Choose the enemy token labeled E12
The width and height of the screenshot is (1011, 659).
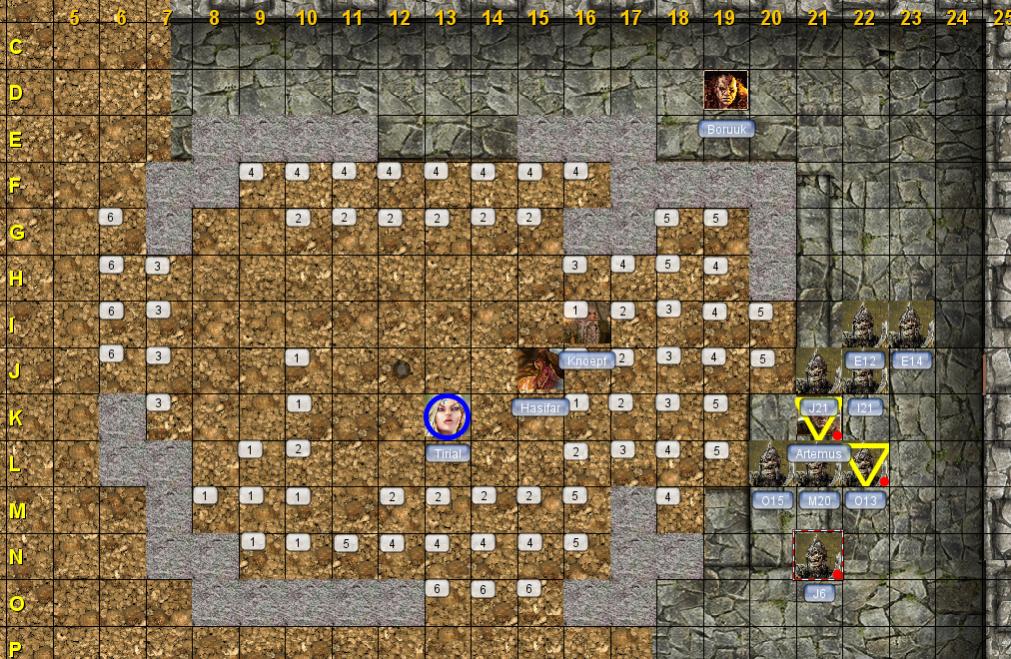tap(863, 325)
